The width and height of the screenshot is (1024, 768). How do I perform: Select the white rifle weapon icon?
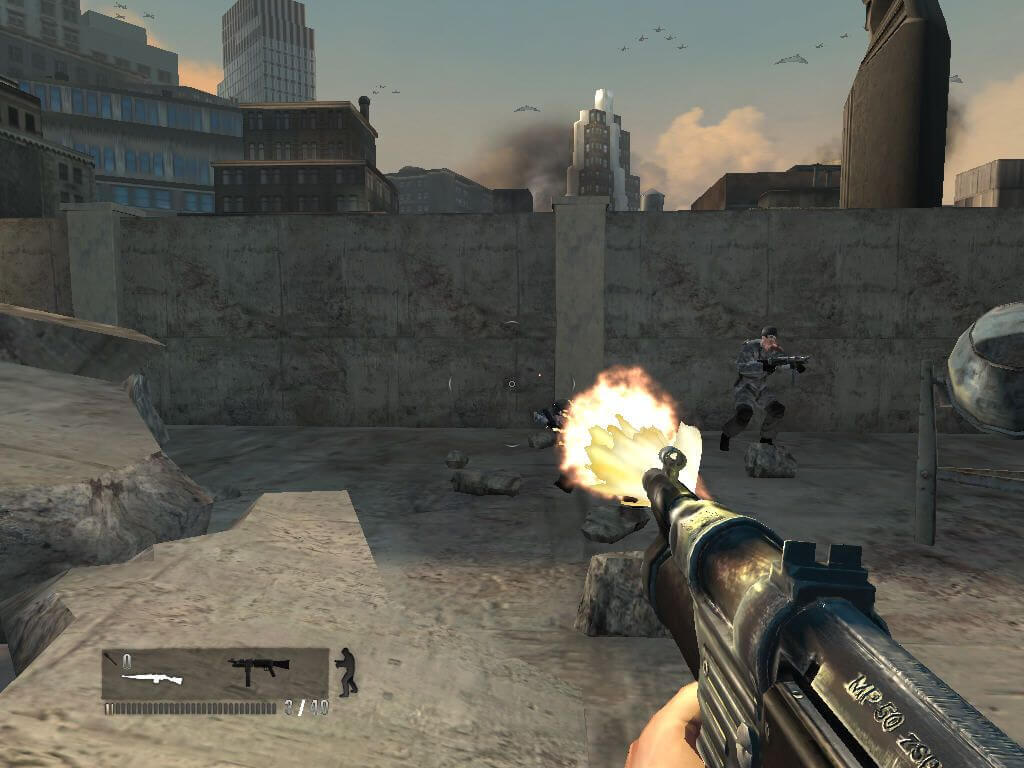pos(152,679)
